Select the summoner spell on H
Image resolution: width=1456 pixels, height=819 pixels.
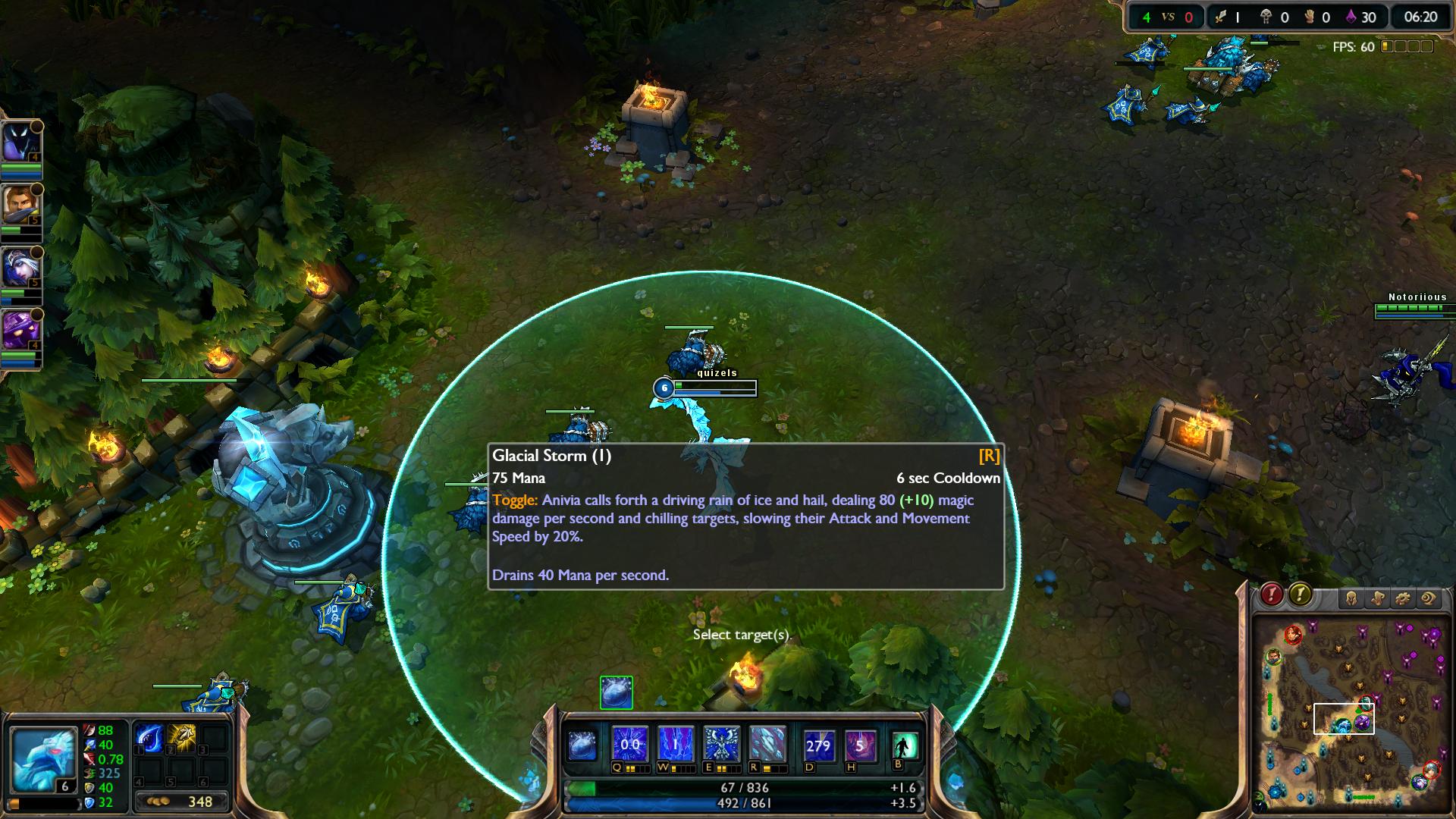tap(859, 745)
